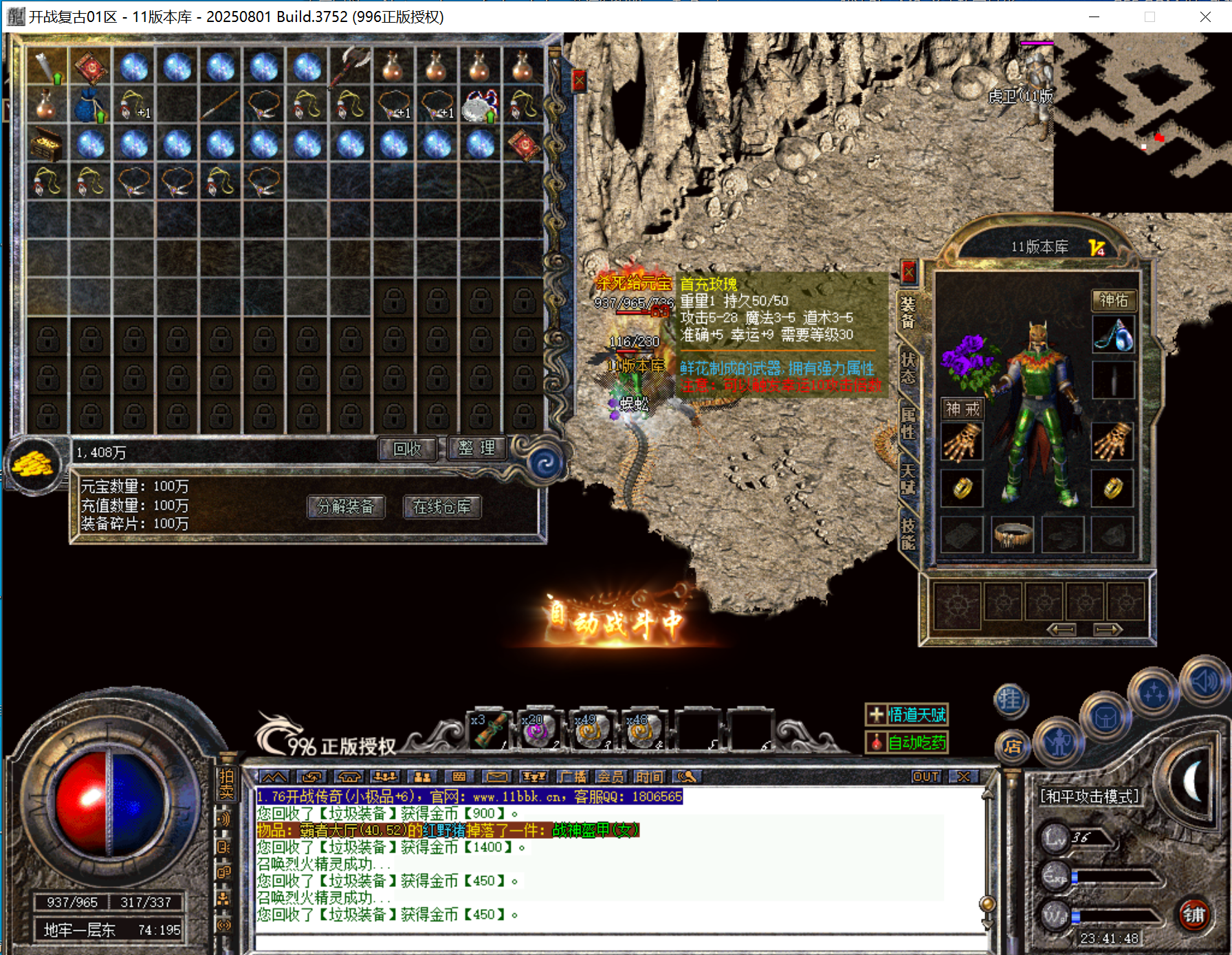Switch to the 属性 attributes tab

pyautogui.click(x=908, y=424)
